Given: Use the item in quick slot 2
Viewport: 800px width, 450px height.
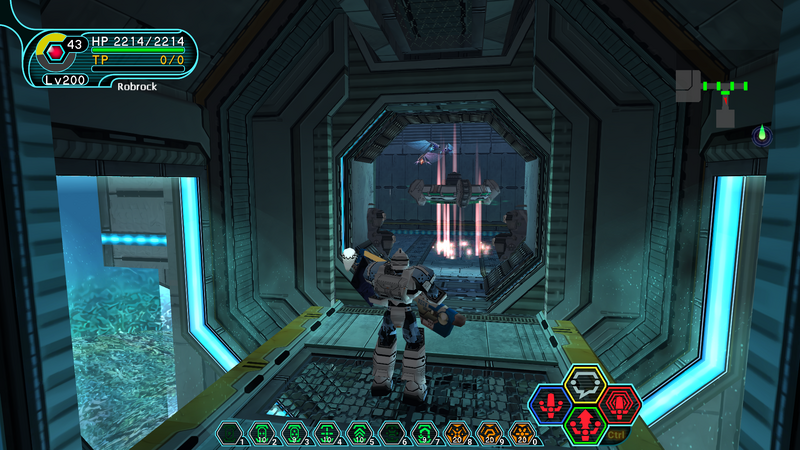Looking at the screenshot, I should [x=263, y=433].
